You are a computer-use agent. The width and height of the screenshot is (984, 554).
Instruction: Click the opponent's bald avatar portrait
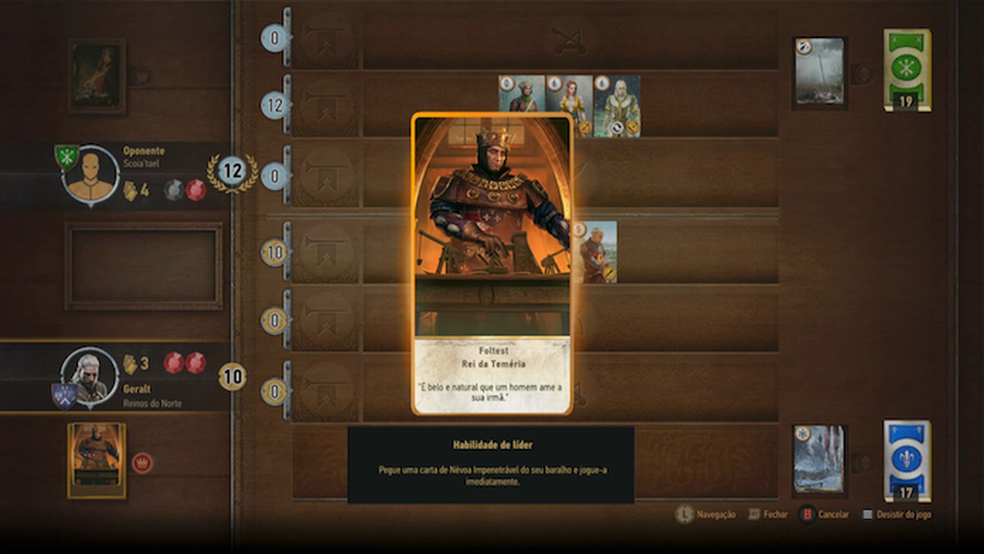(92, 175)
